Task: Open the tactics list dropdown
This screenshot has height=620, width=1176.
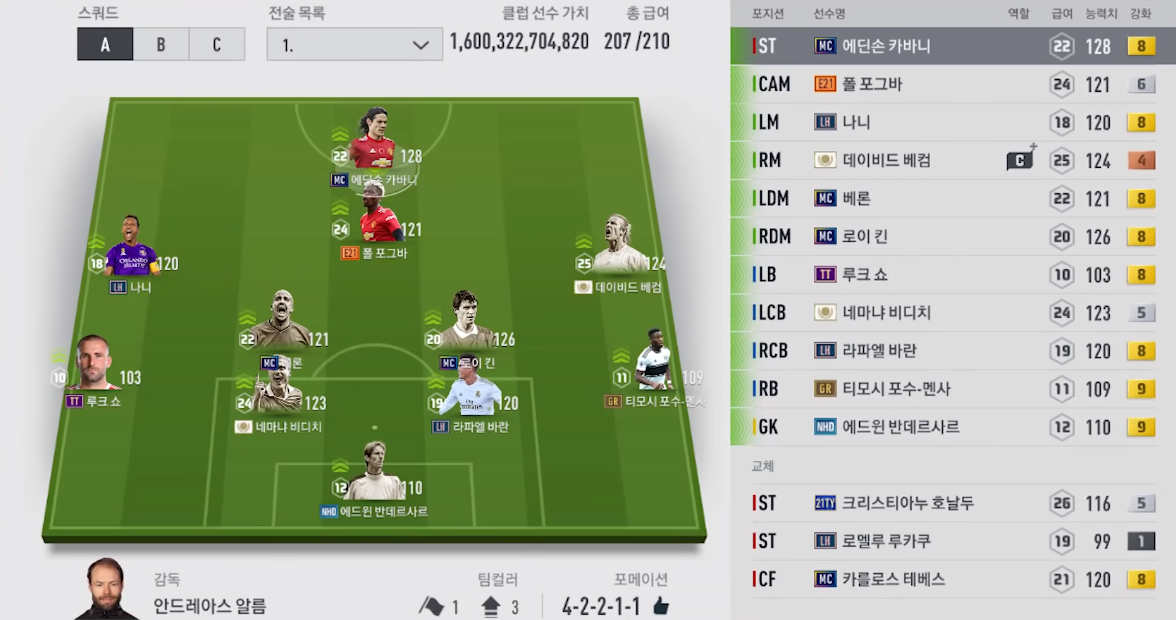Action: [354, 45]
